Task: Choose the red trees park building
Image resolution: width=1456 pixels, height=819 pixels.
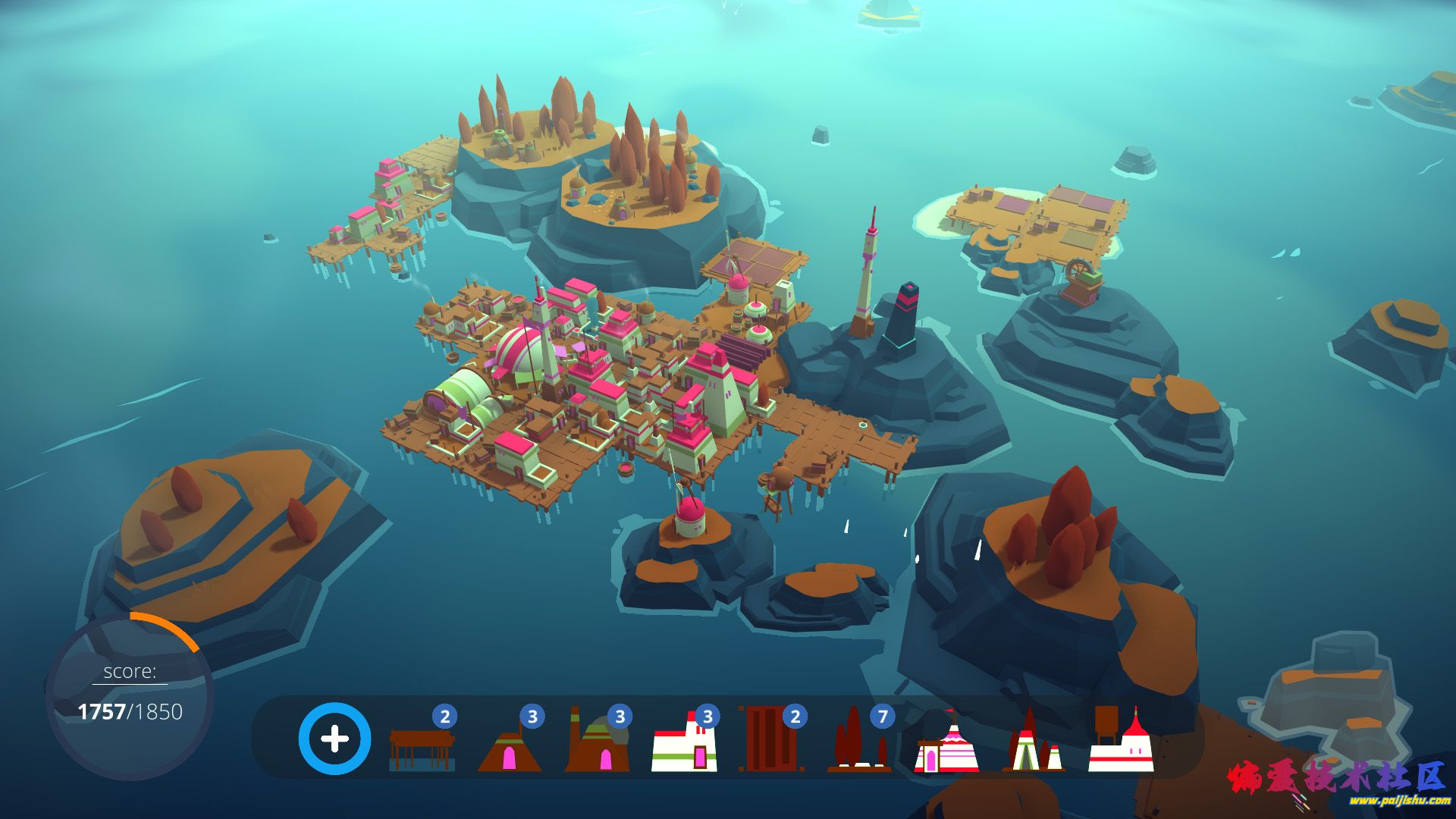Action: 858,743
